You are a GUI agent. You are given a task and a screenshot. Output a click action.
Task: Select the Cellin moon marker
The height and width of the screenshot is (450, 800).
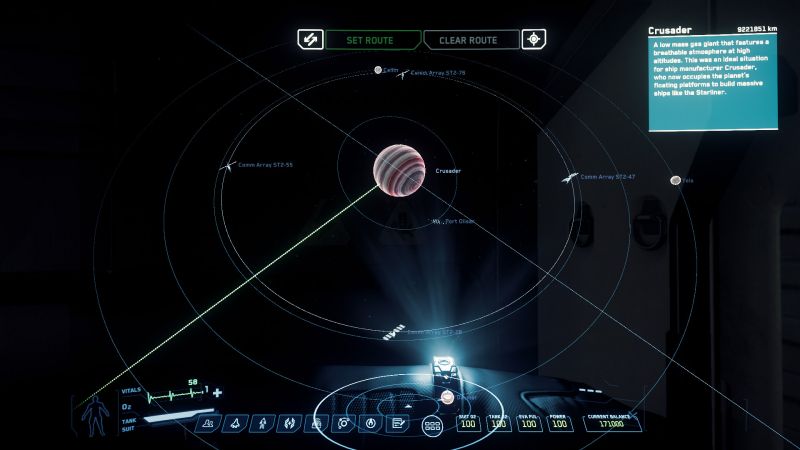378,70
